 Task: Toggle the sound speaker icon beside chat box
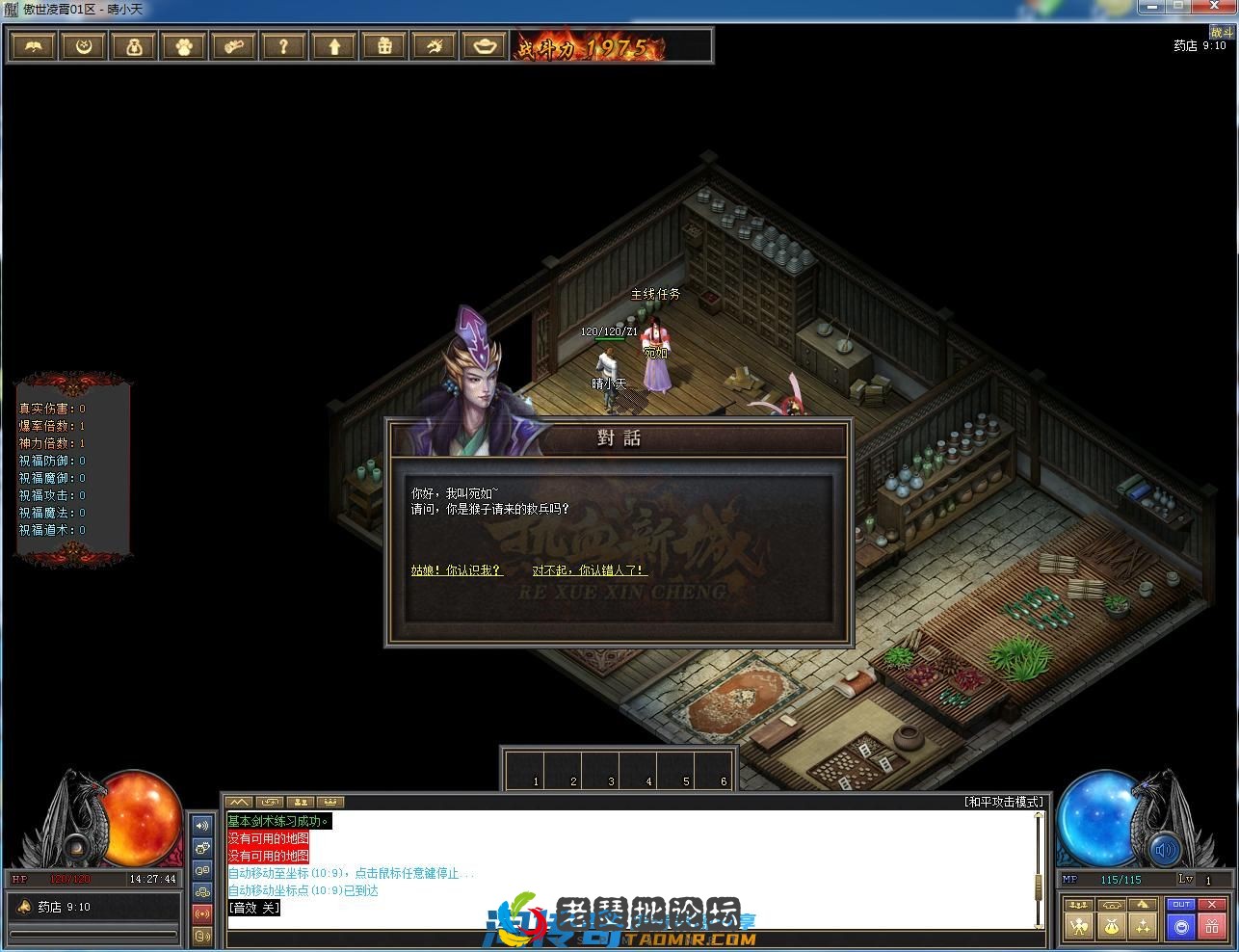[202, 826]
